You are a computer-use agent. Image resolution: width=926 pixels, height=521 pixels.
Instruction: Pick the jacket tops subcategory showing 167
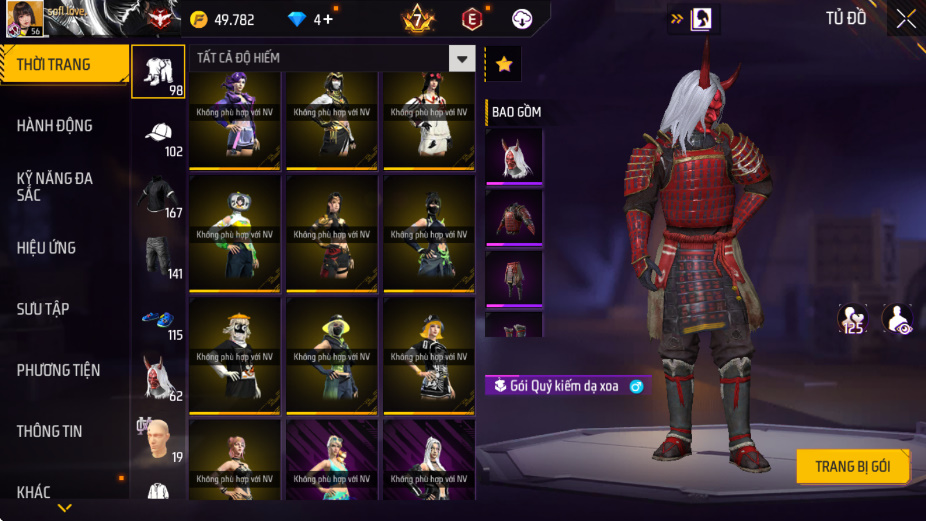pyautogui.click(x=158, y=196)
